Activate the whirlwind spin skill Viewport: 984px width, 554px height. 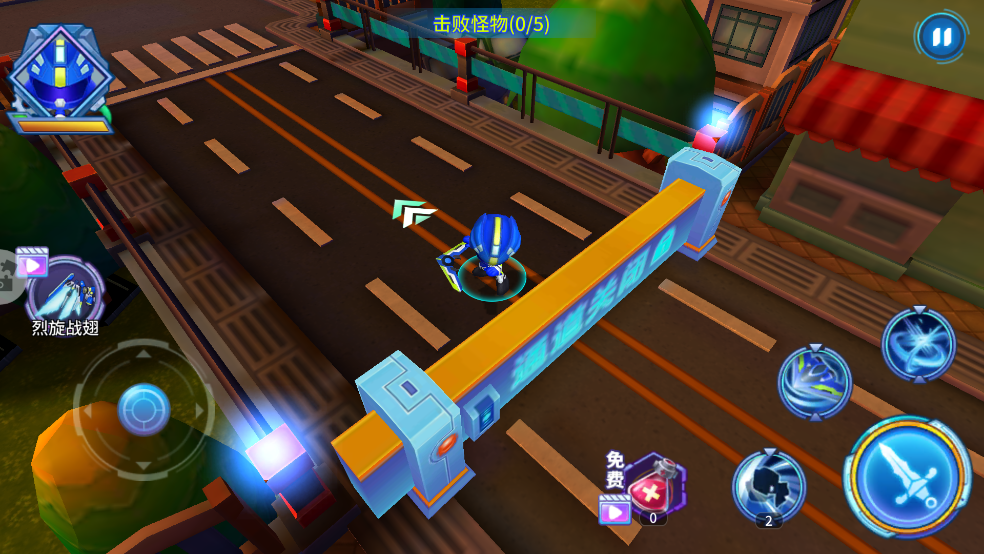click(x=918, y=344)
